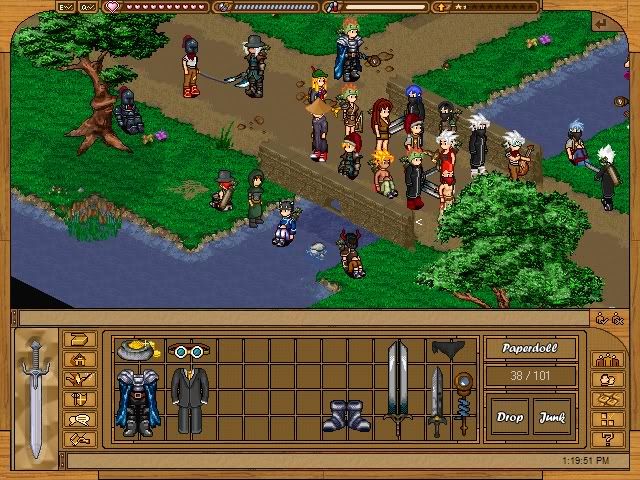Image resolution: width=640 pixels, height=480 pixels.
Task: Open the chat speech-bubble panel
Action: click(x=80, y=420)
